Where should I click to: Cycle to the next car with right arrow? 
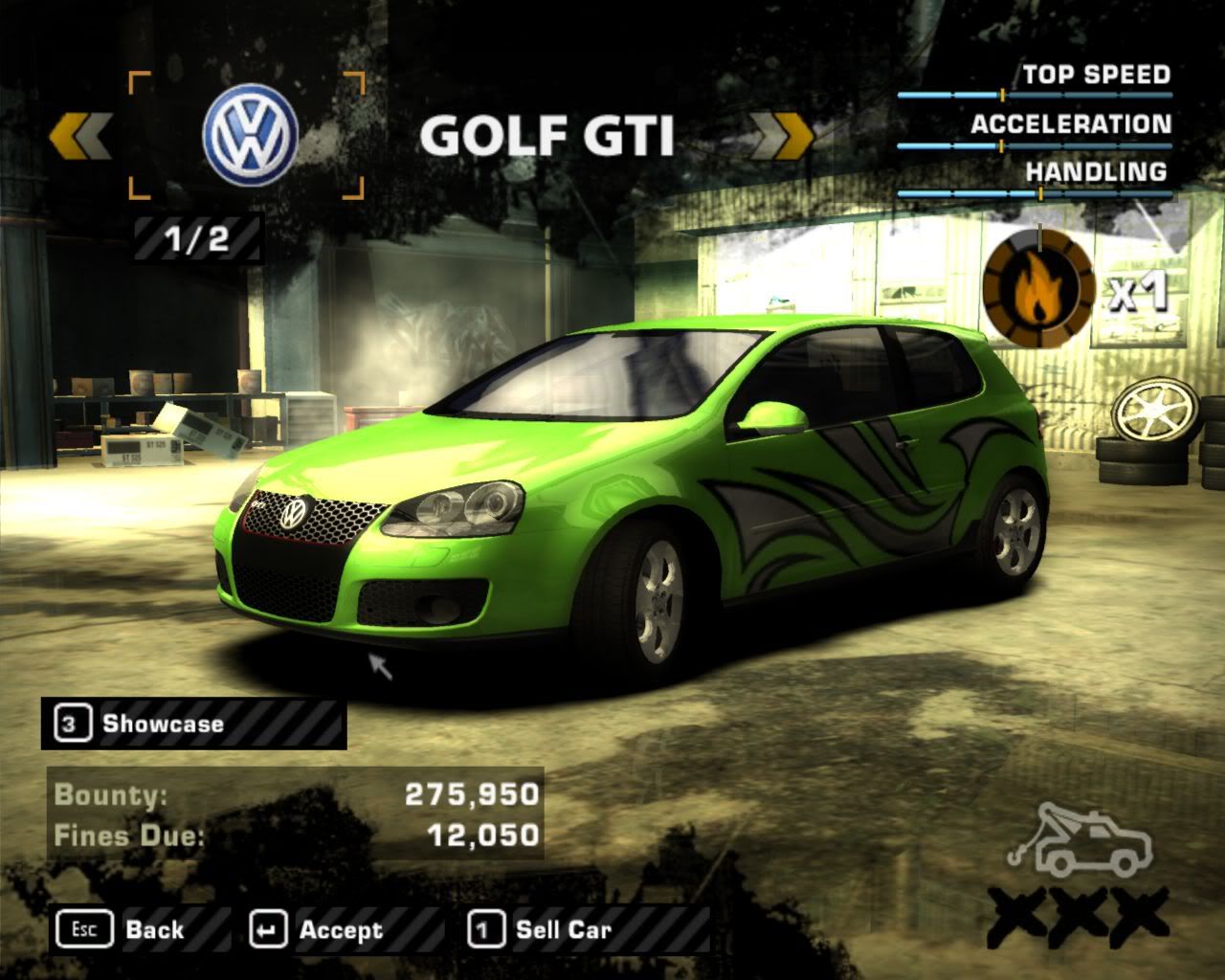(782, 137)
